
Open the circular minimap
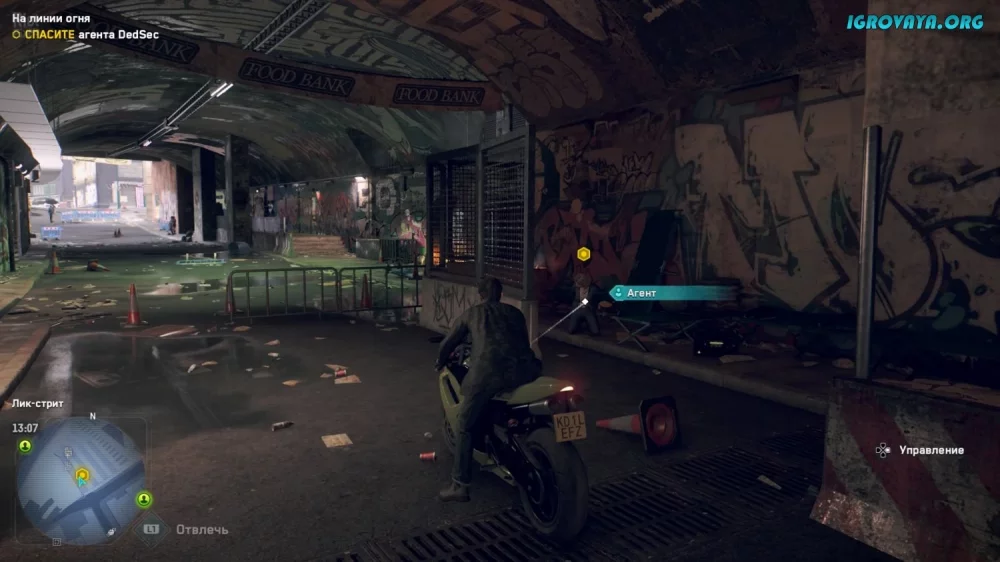pos(82,480)
